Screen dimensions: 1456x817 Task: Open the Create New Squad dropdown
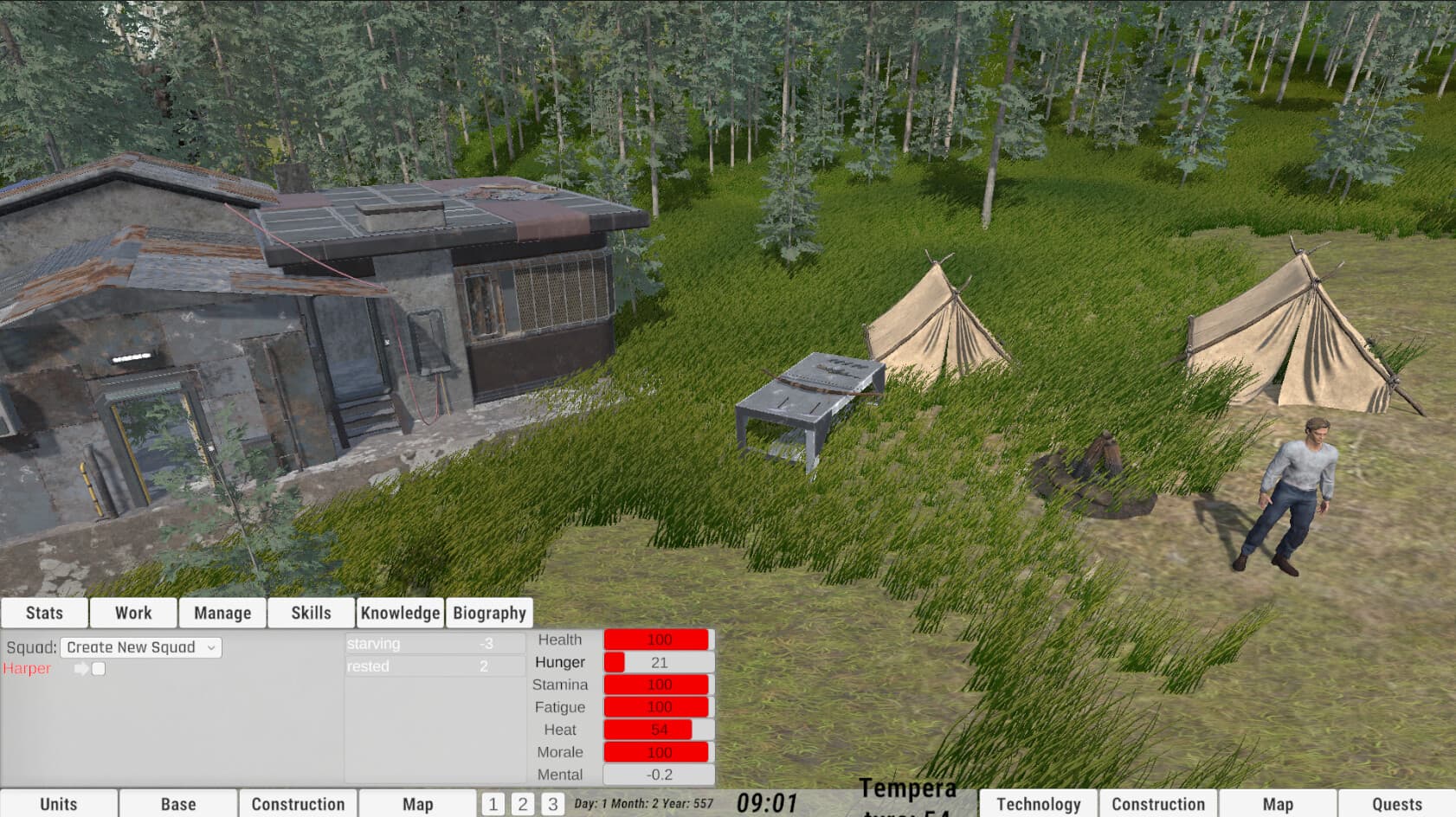140,647
